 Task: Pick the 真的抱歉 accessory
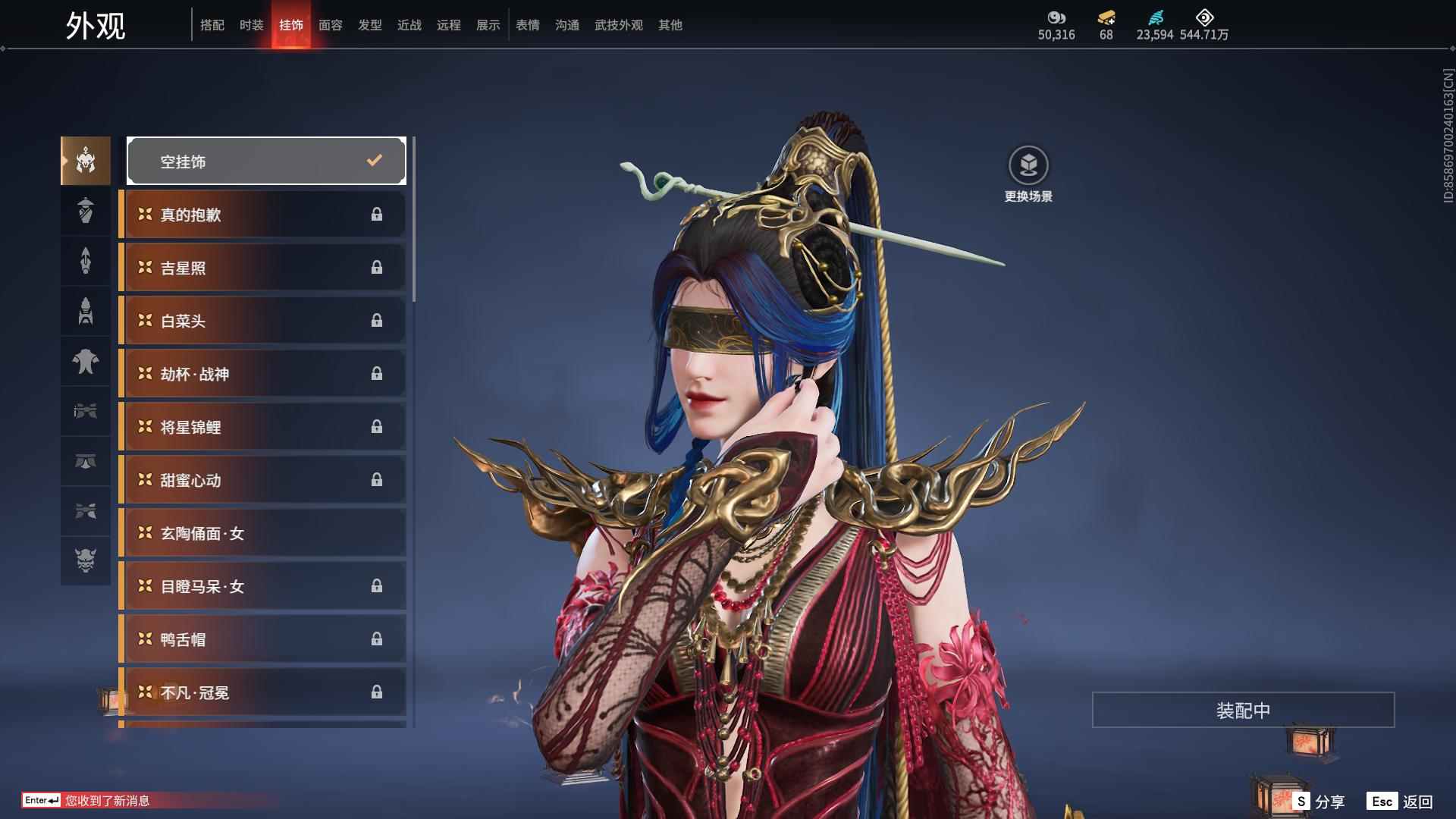(262, 215)
